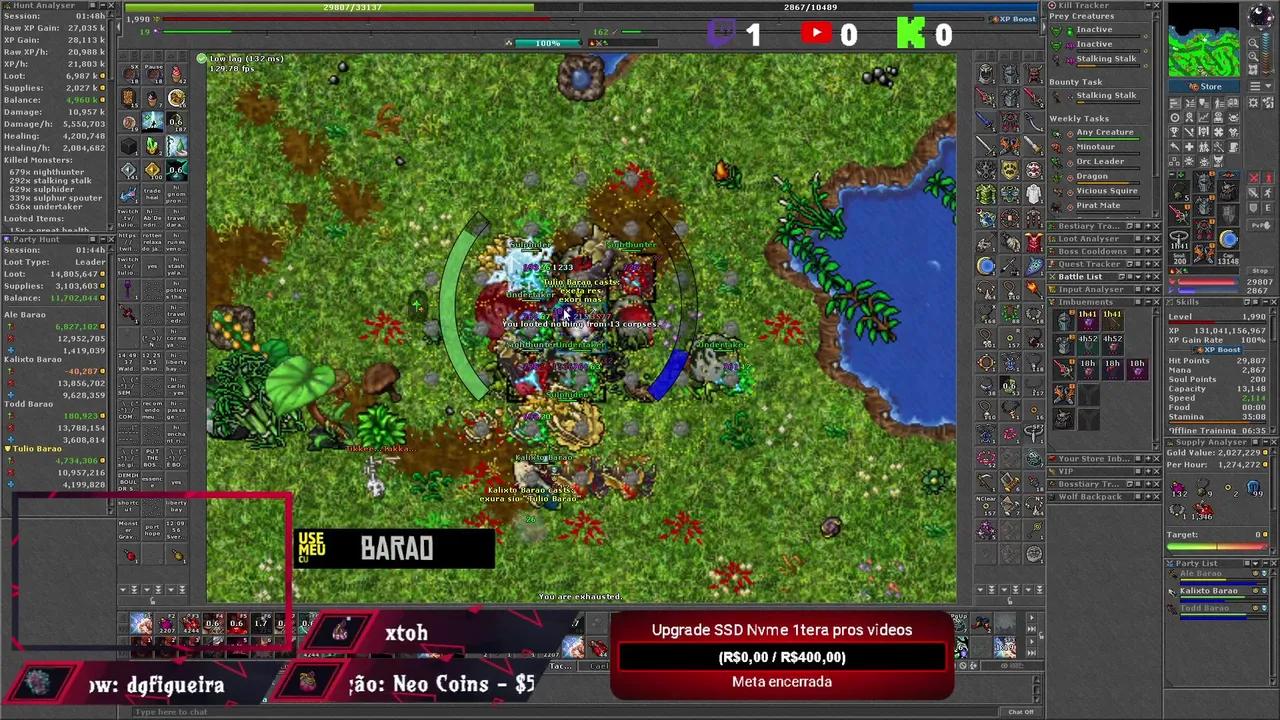
Task: Open the in-game Store
Action: pyautogui.click(x=1205, y=87)
